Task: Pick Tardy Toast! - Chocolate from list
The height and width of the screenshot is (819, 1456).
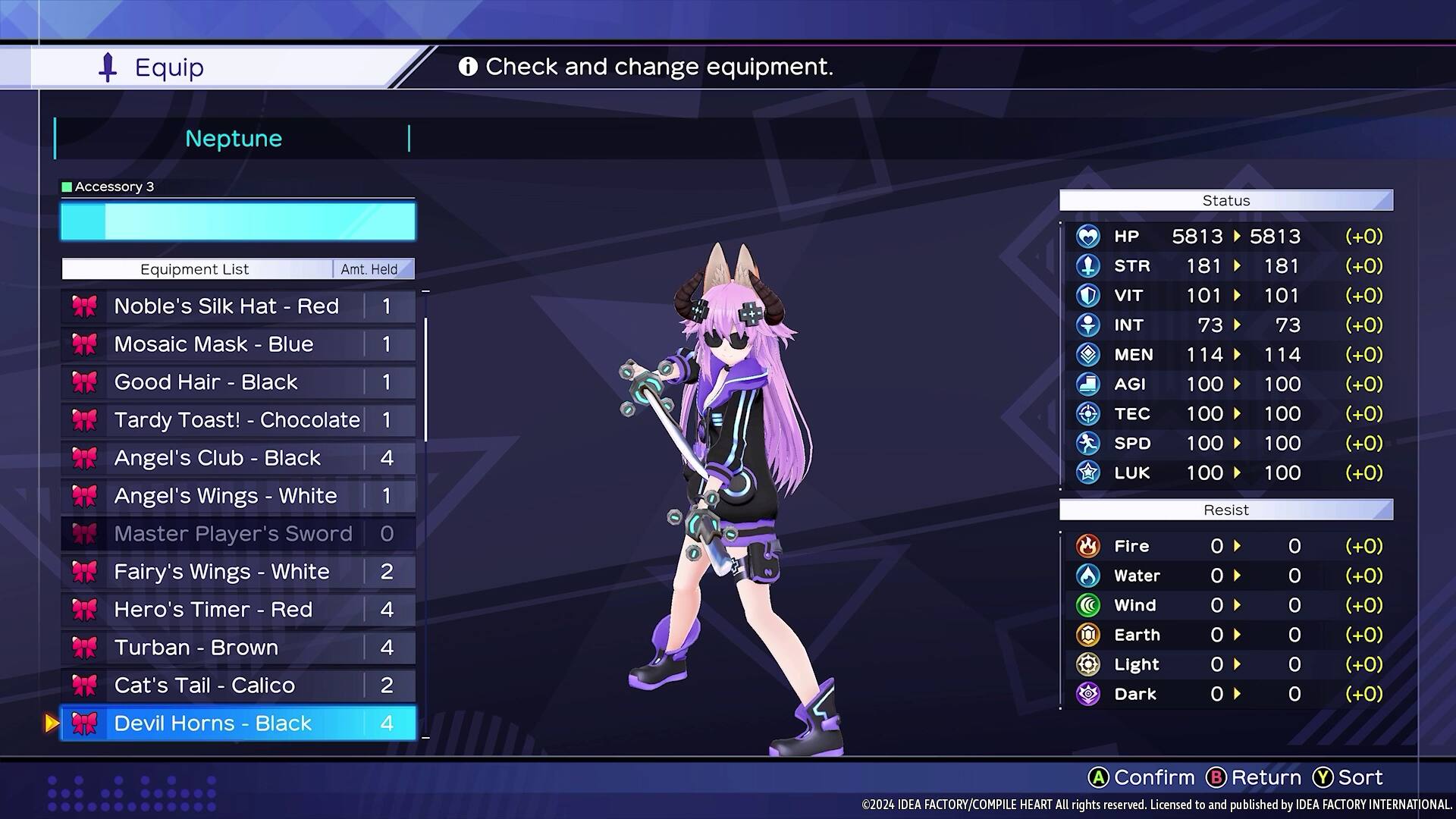Action: tap(237, 420)
